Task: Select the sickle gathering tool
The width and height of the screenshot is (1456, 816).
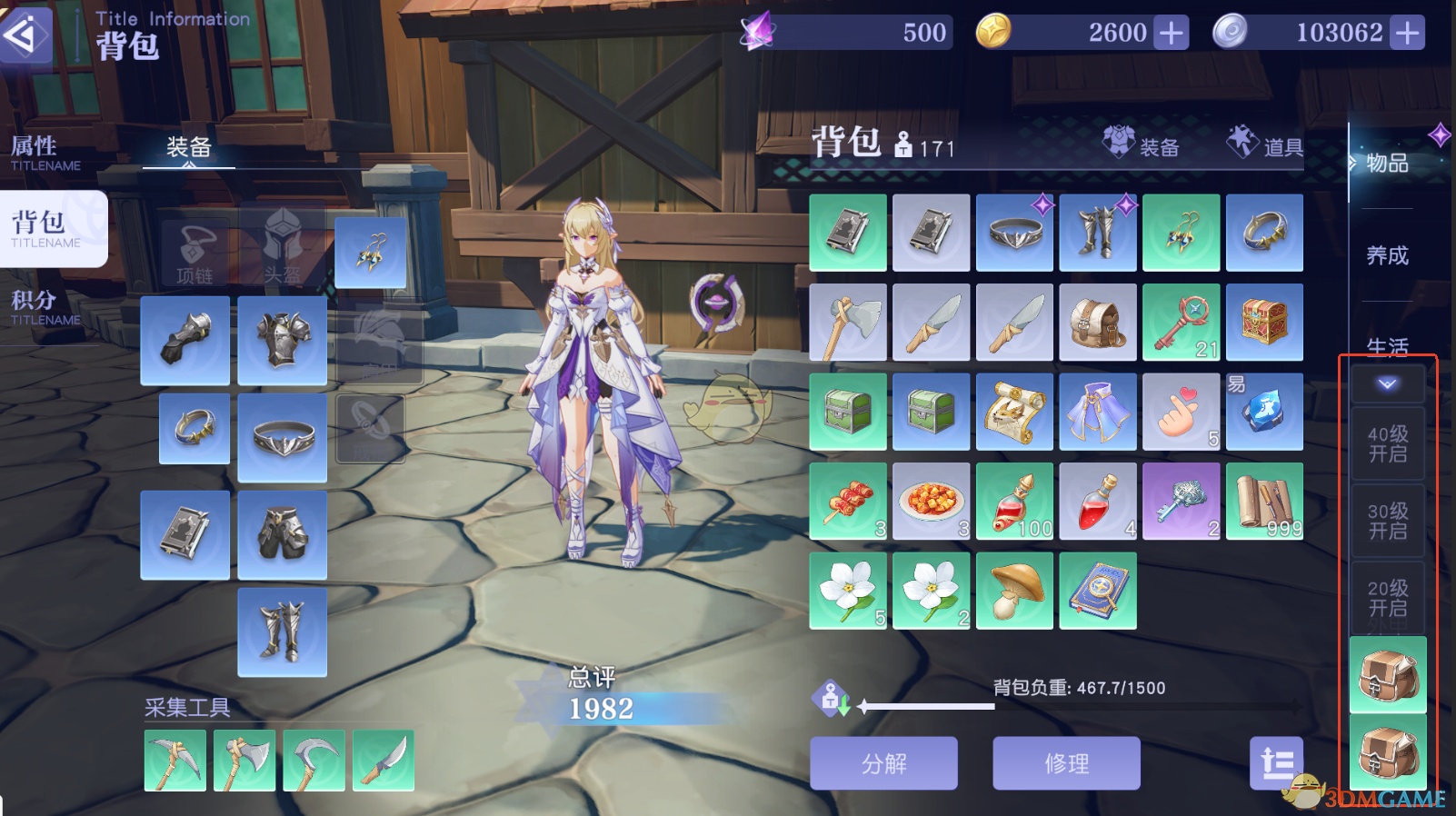Action: (x=314, y=760)
